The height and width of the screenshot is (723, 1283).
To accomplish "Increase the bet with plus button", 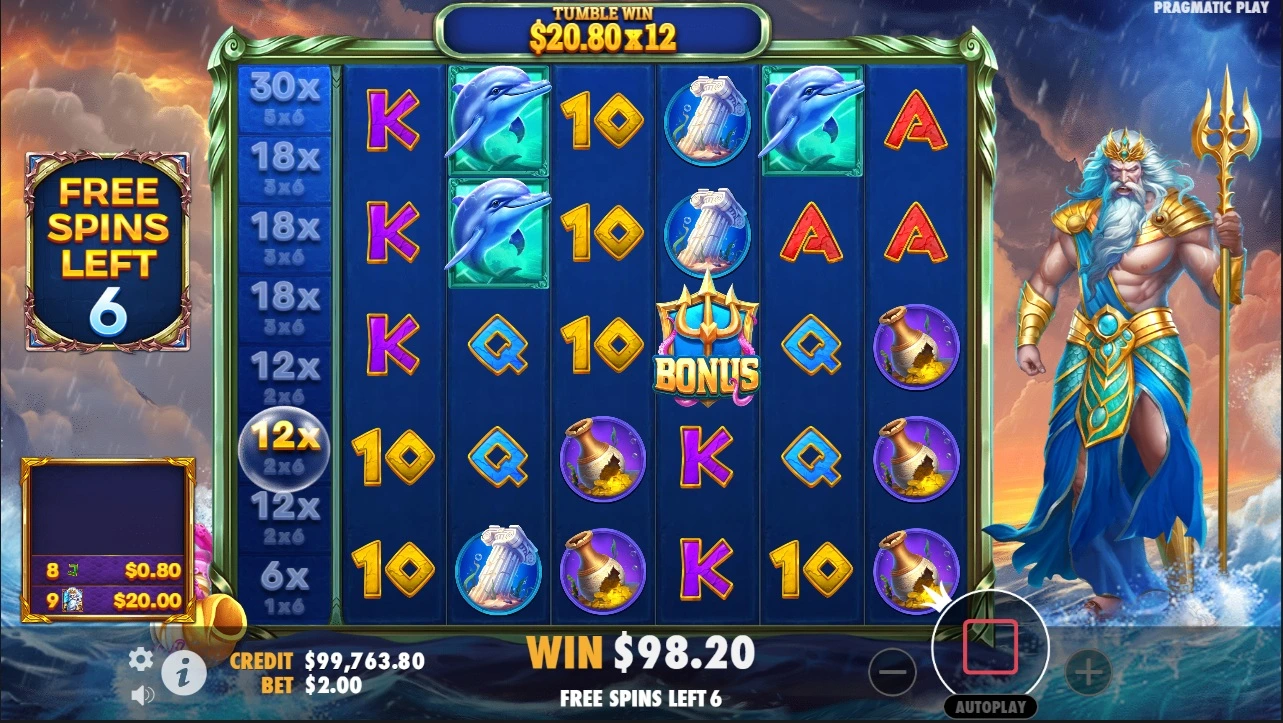I will (1088, 672).
